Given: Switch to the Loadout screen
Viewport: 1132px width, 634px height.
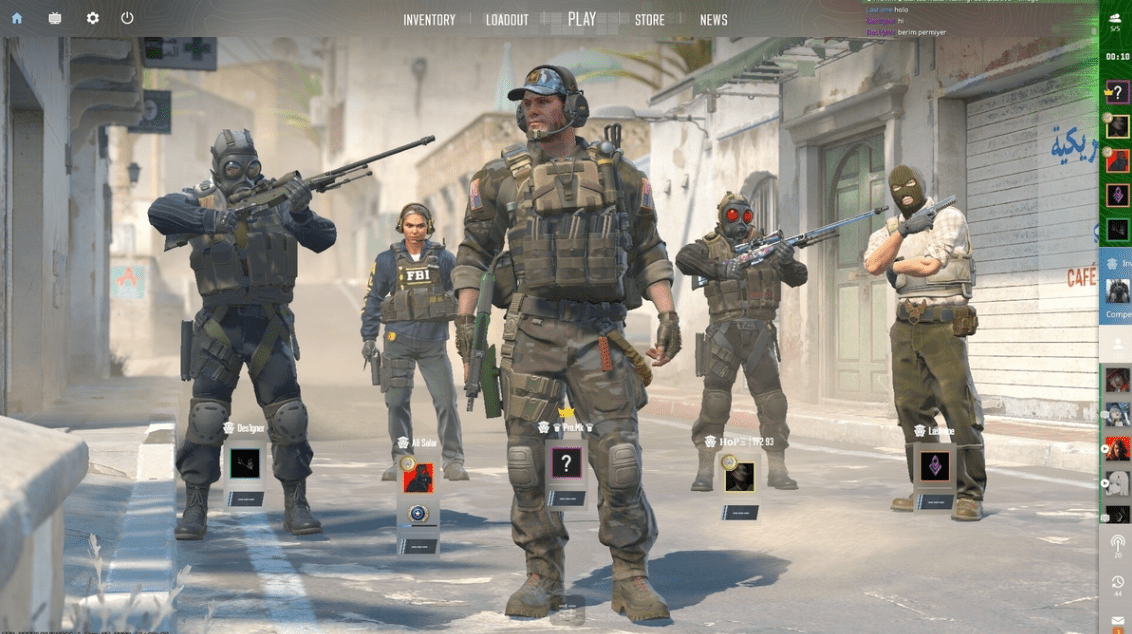Looking at the screenshot, I should (507, 20).
